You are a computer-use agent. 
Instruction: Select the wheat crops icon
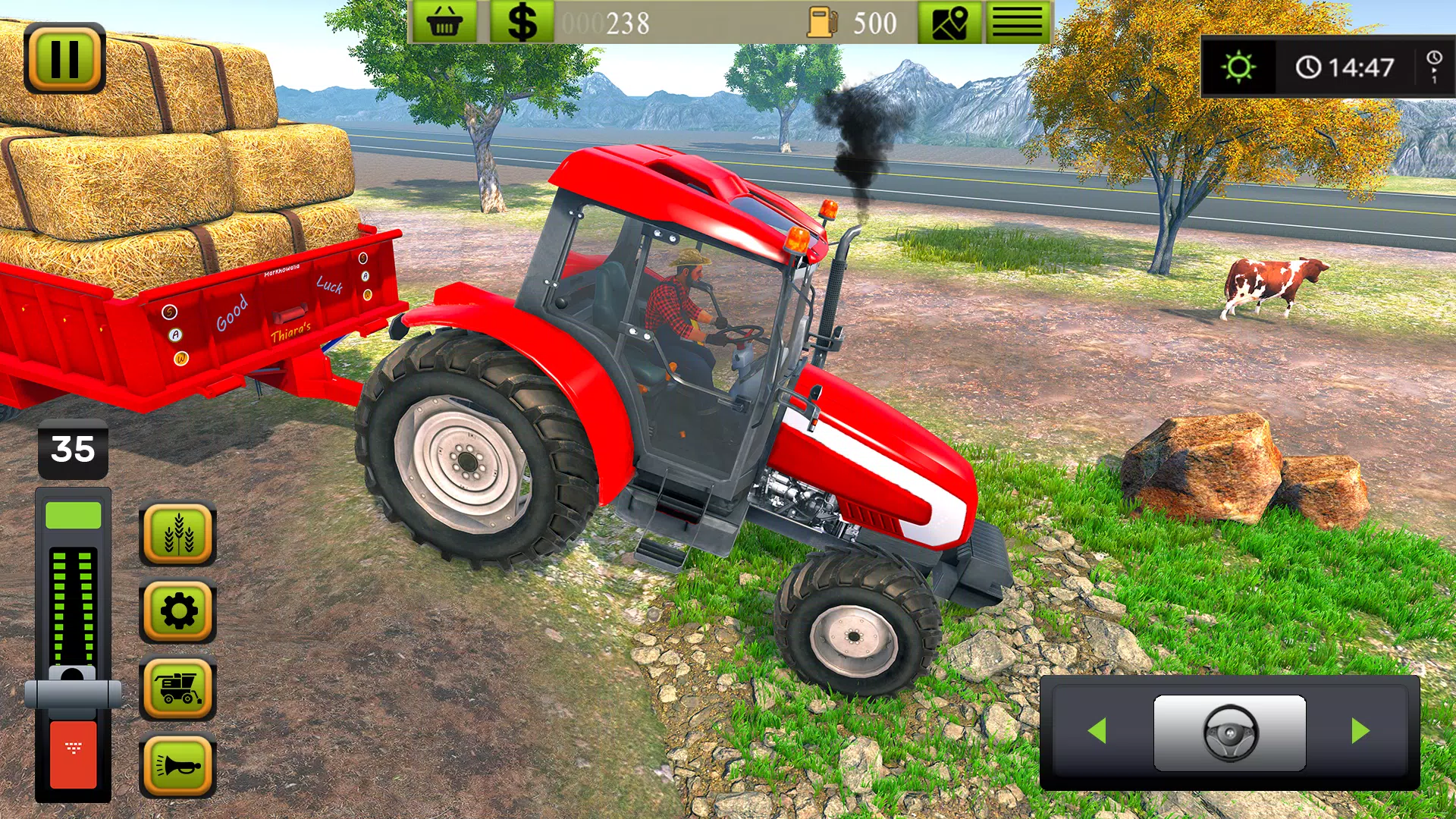tap(178, 533)
